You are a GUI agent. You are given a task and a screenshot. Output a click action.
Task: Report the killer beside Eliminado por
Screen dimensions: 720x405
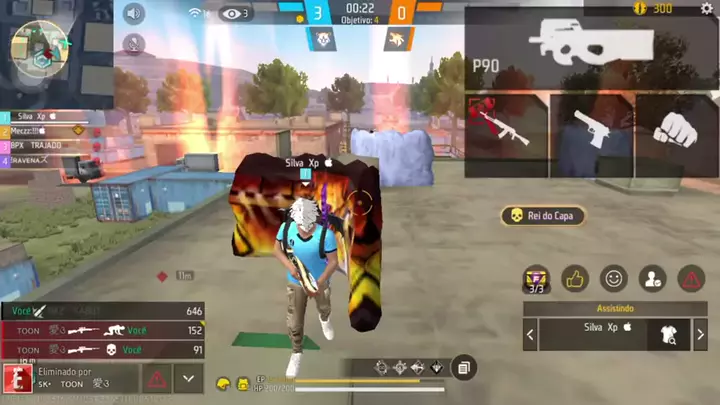[x=157, y=378]
